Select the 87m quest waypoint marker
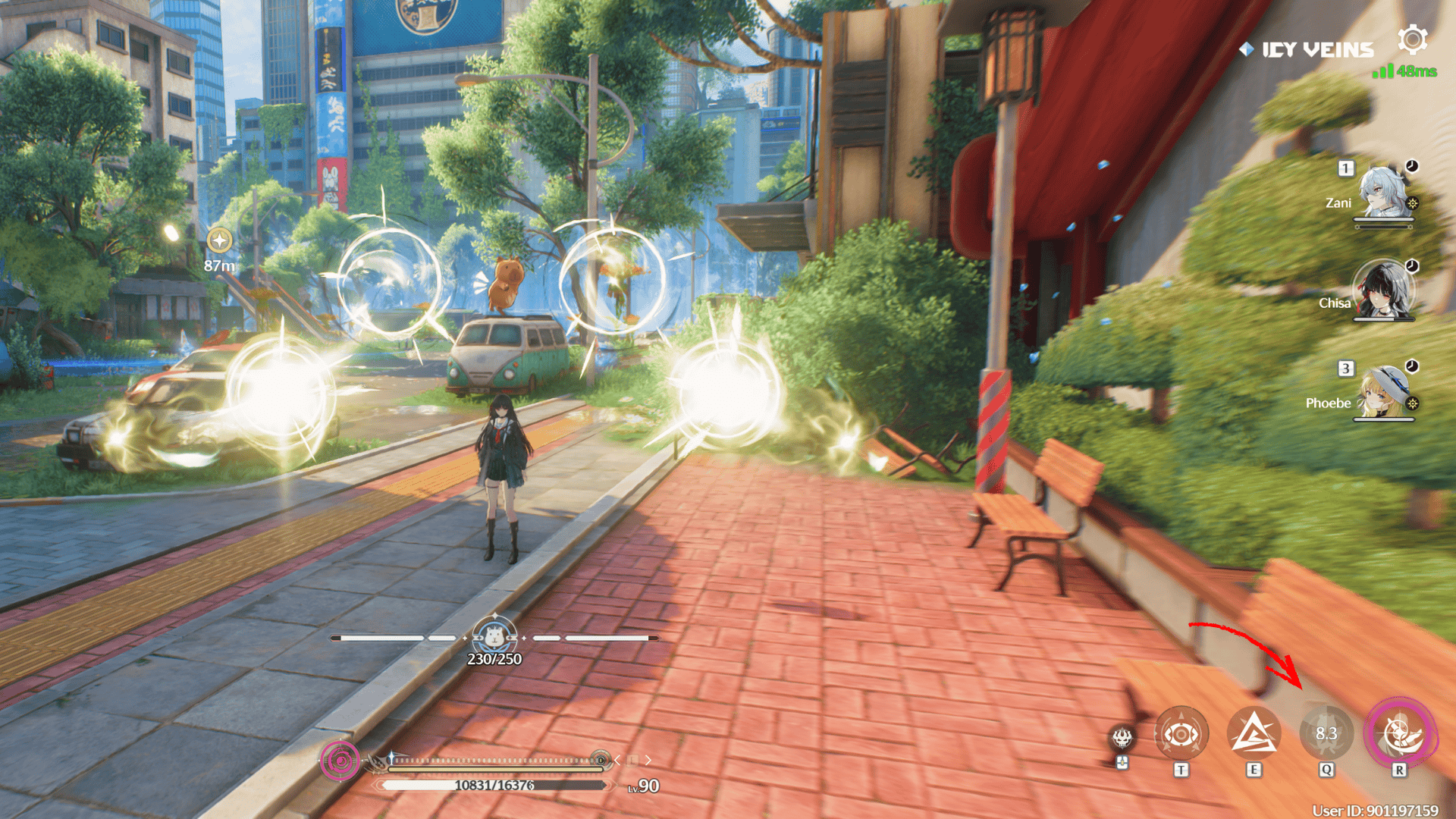1456x819 pixels. click(x=219, y=241)
